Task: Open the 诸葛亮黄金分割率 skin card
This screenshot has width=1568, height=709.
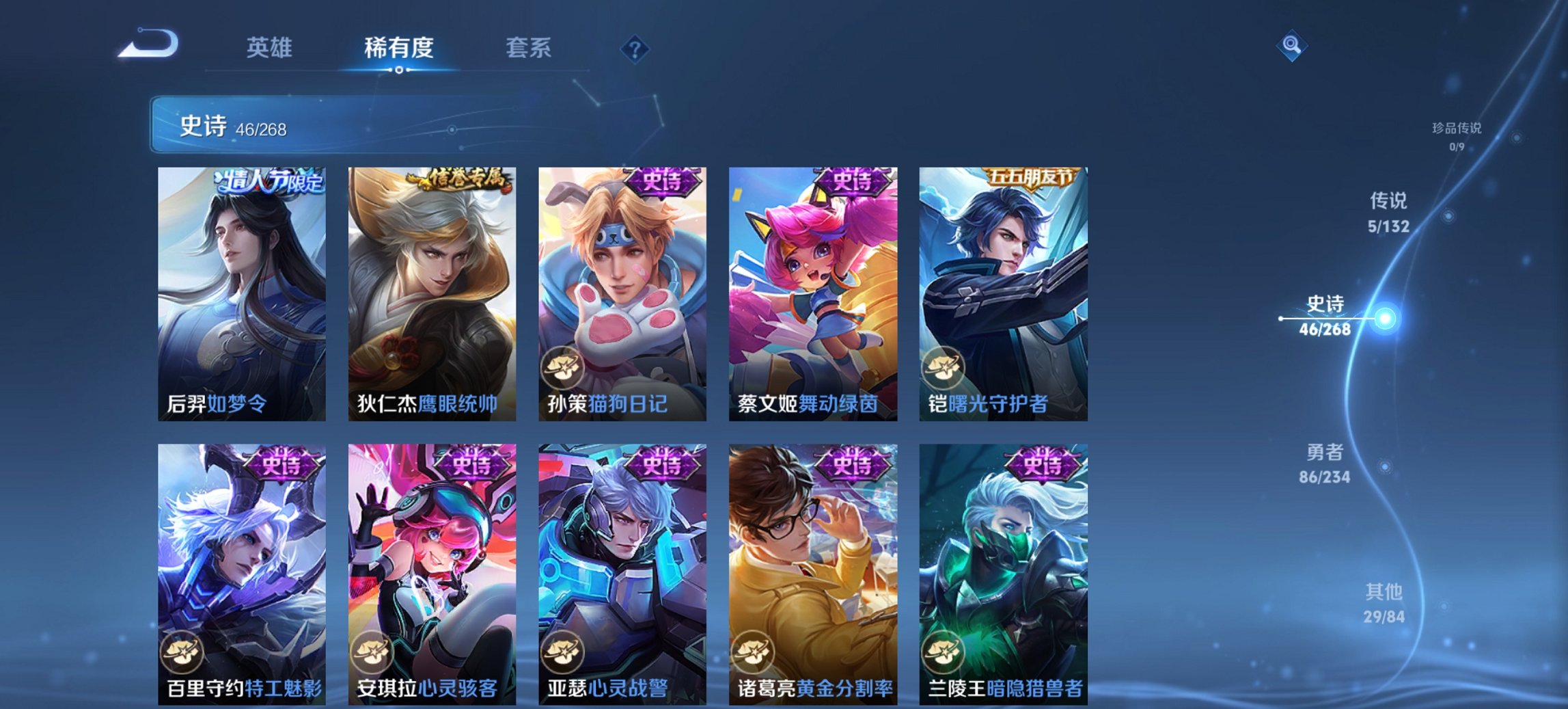Action: tap(812, 567)
